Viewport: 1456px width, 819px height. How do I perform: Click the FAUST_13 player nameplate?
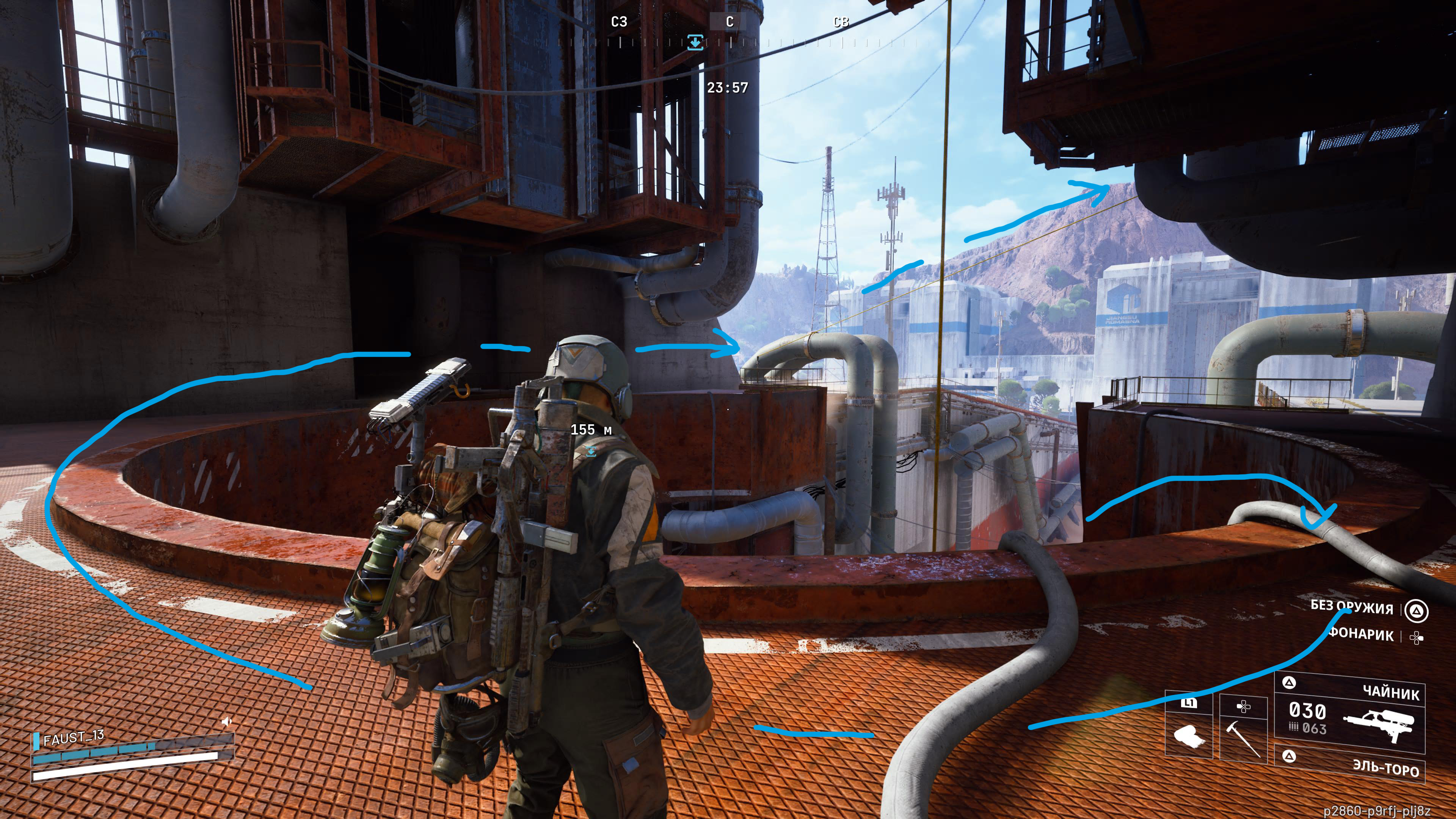click(74, 737)
